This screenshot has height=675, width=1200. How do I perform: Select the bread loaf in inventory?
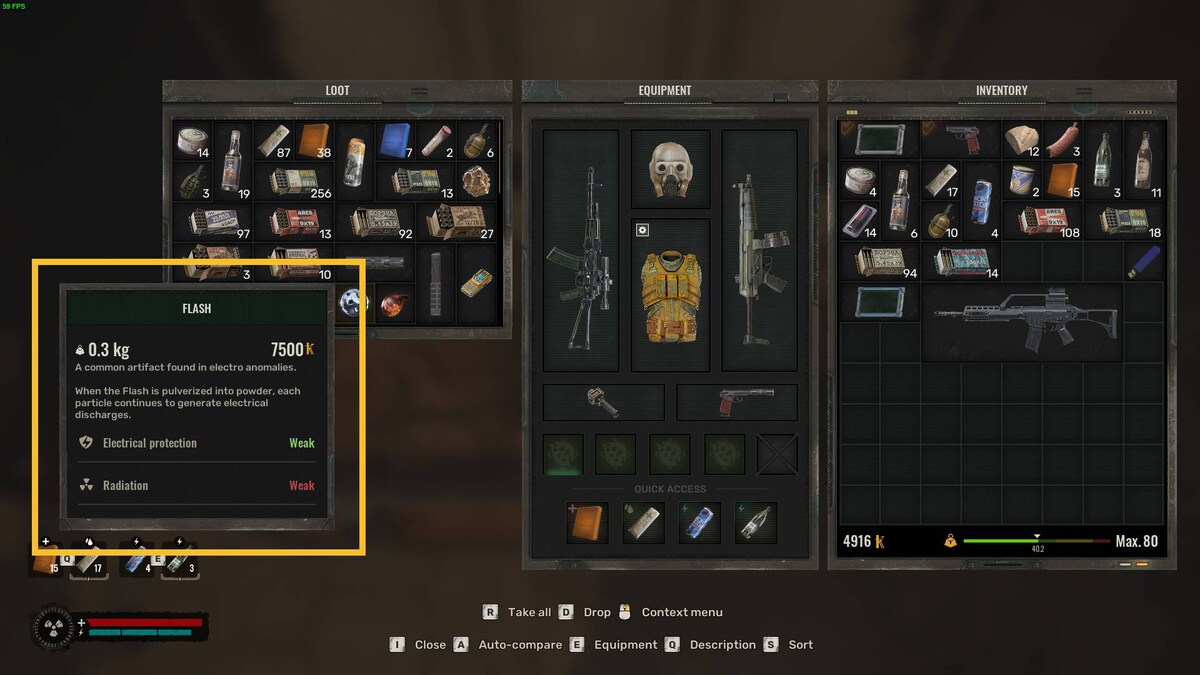click(x=1021, y=140)
